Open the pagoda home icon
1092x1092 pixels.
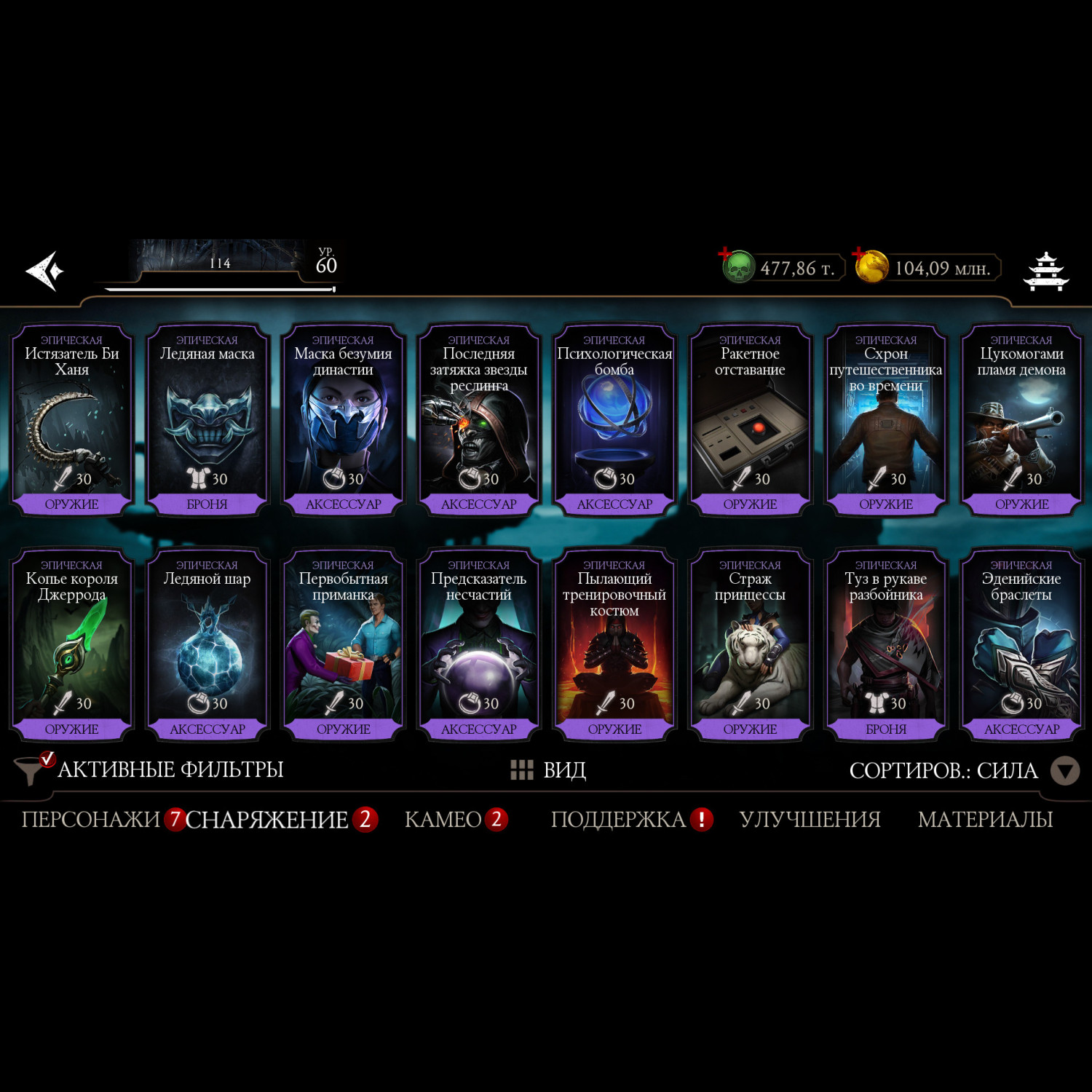[1045, 271]
